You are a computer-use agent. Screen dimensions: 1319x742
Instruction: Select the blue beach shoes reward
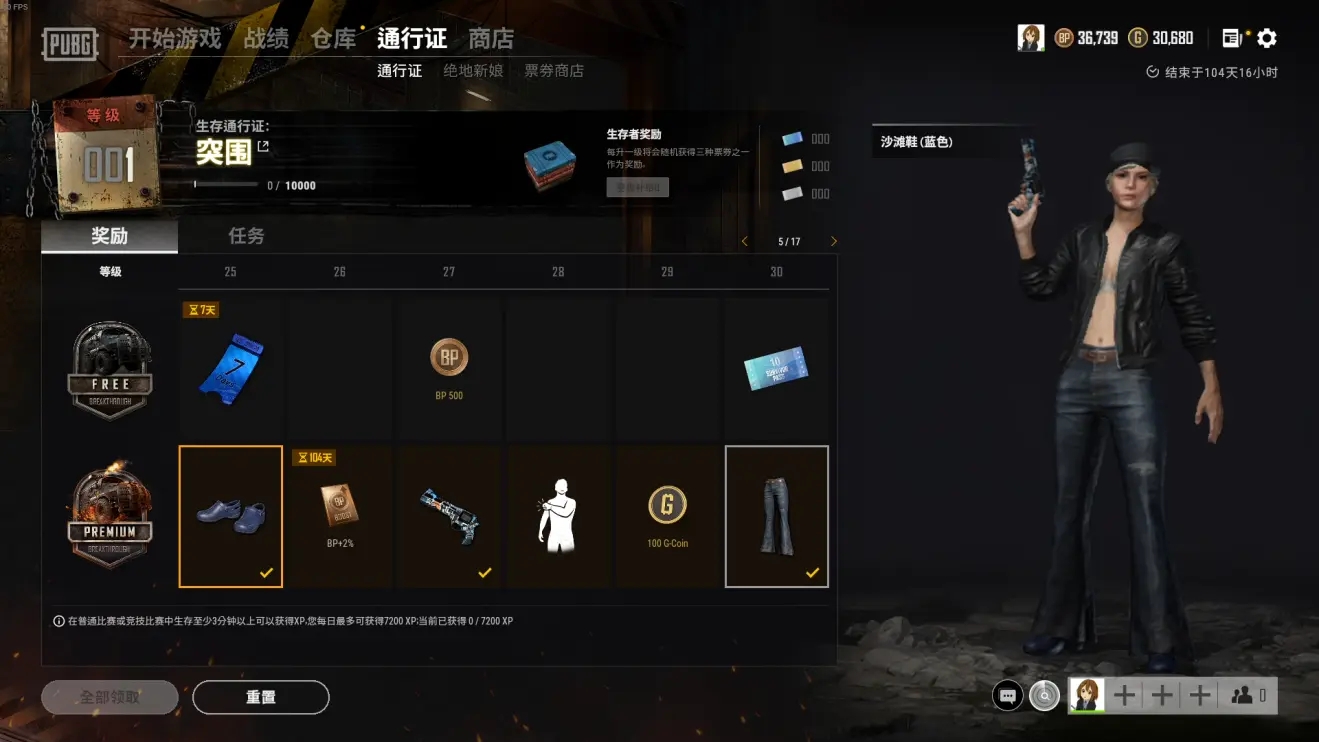231,516
